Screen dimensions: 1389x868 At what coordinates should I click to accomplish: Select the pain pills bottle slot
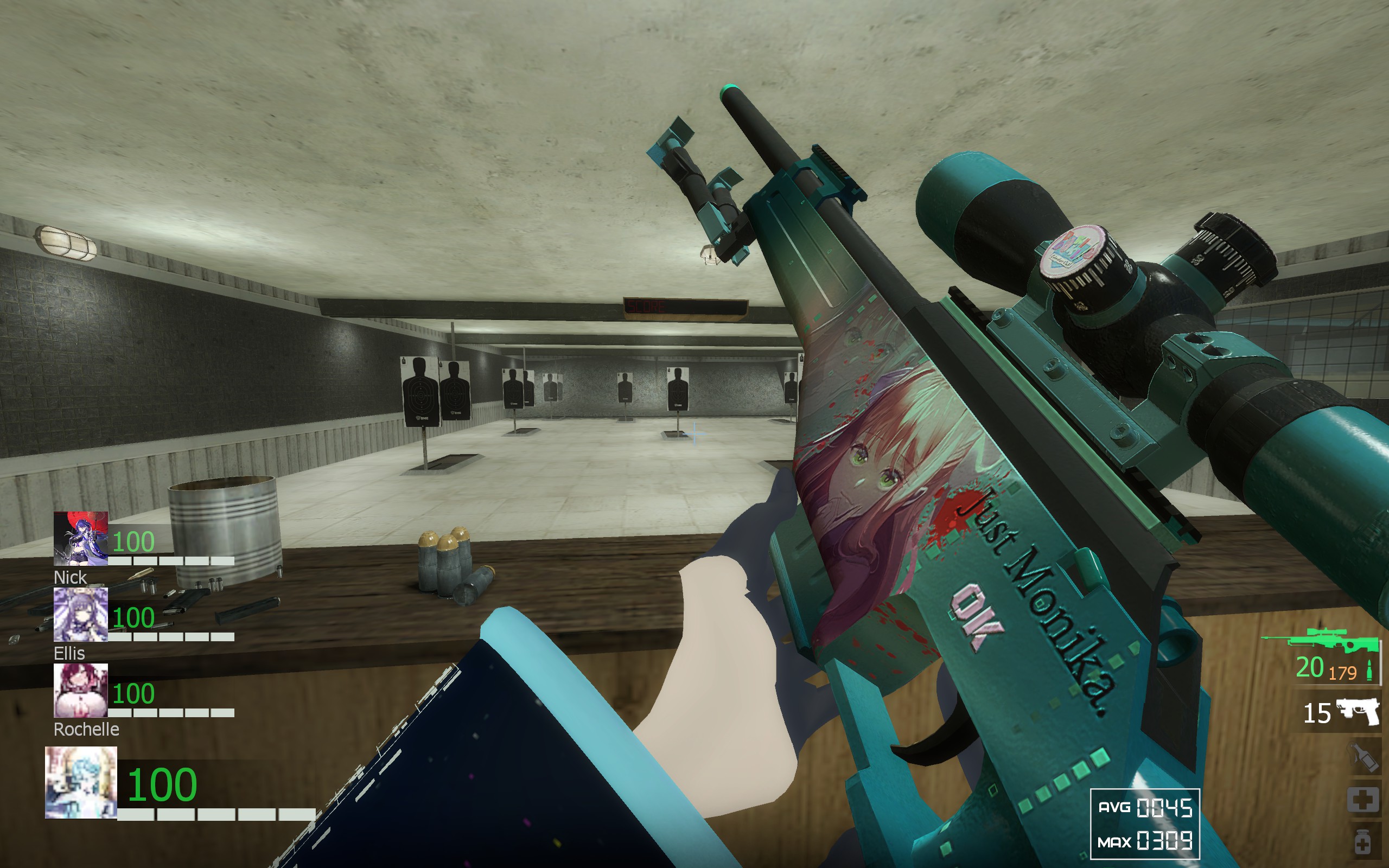(1363, 842)
